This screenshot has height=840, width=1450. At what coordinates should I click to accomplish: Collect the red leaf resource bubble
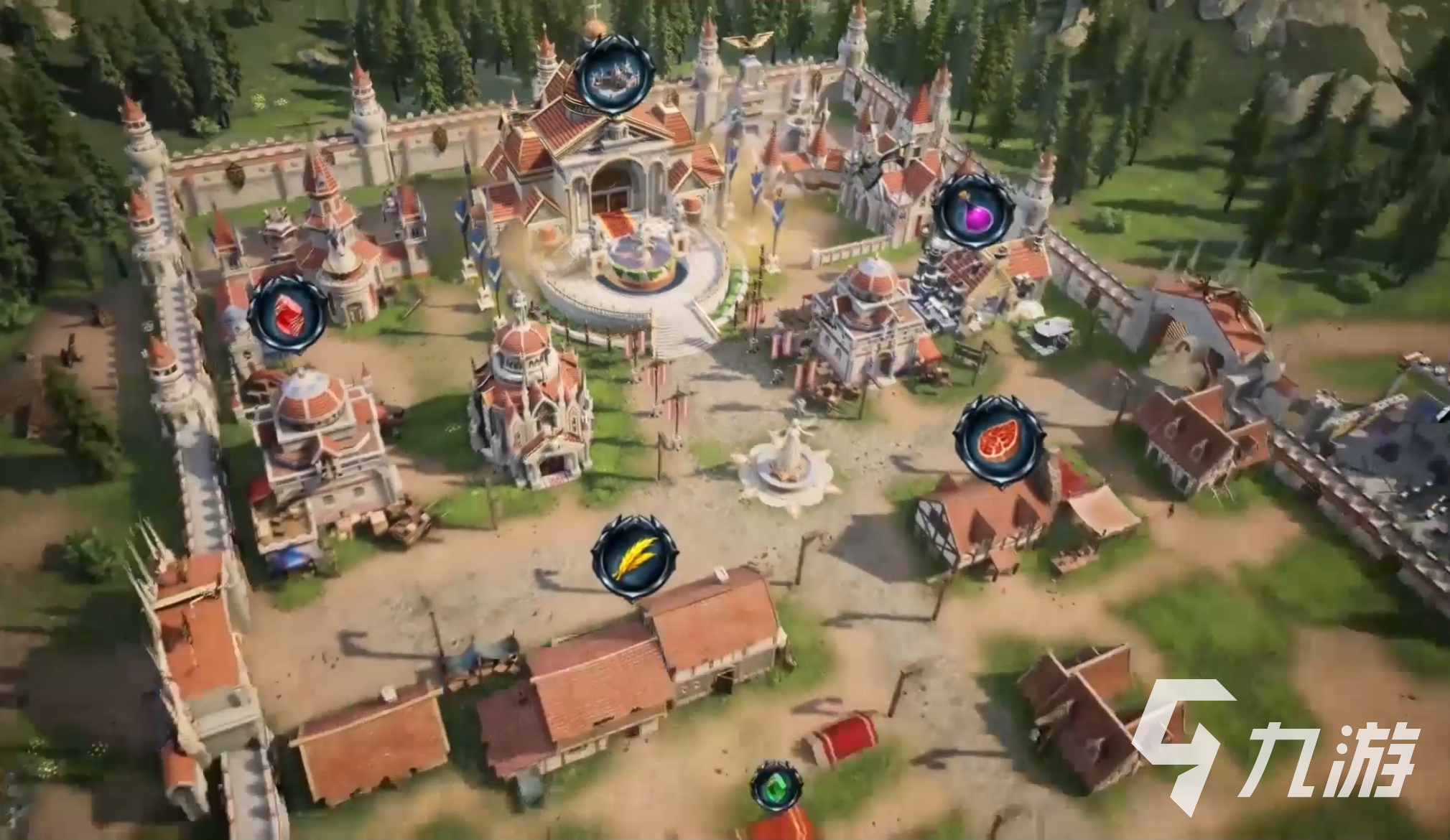coord(998,439)
